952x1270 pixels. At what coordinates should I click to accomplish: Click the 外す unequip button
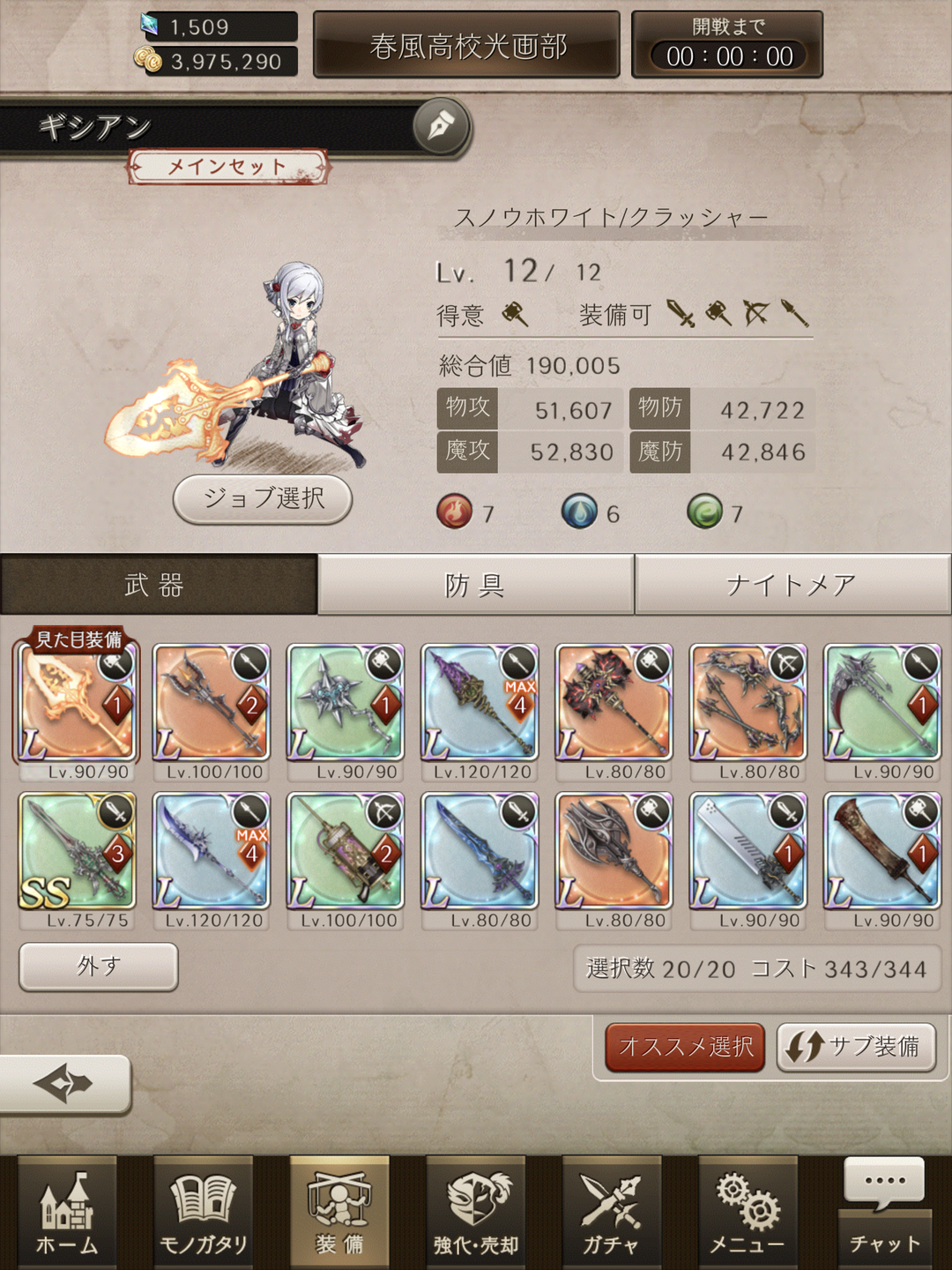pyautogui.click(x=98, y=967)
